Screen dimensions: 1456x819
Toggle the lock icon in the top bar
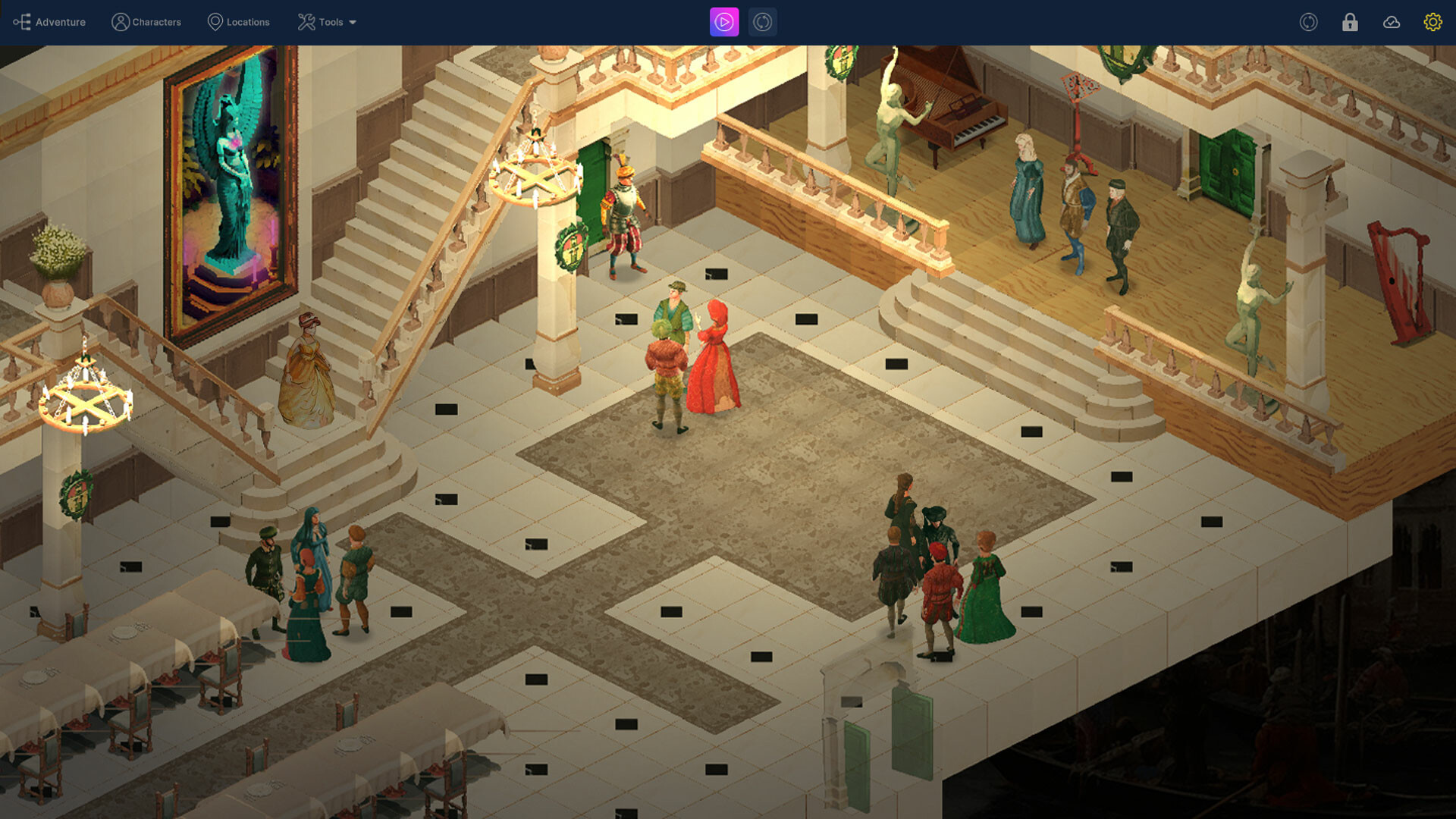tap(1350, 23)
